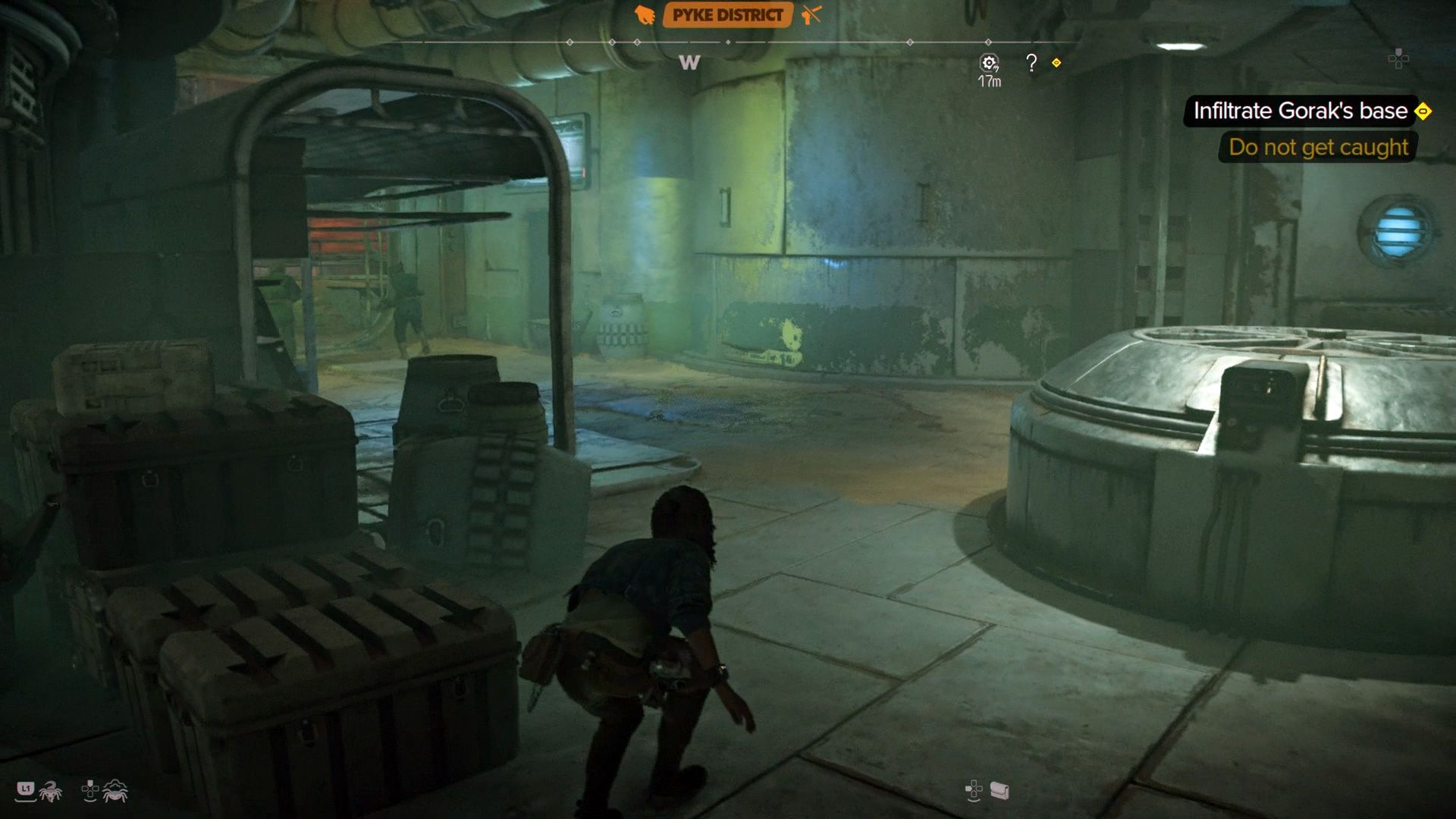Click the white question mark map marker

coord(1031,61)
